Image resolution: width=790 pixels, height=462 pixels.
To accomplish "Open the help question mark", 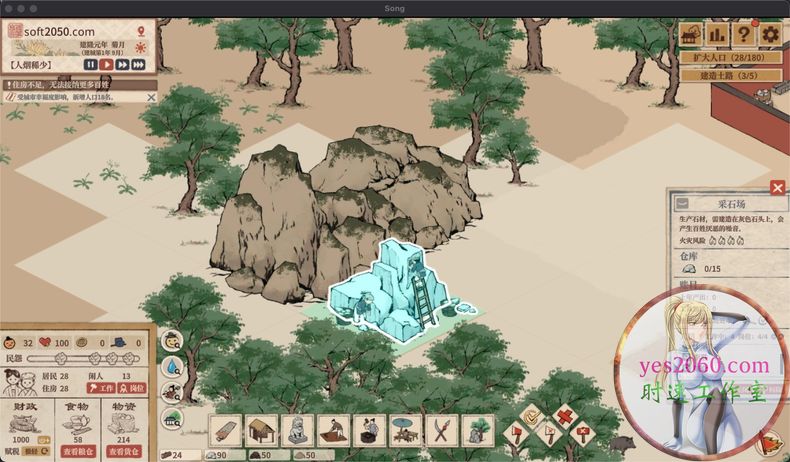I will tap(743, 34).
